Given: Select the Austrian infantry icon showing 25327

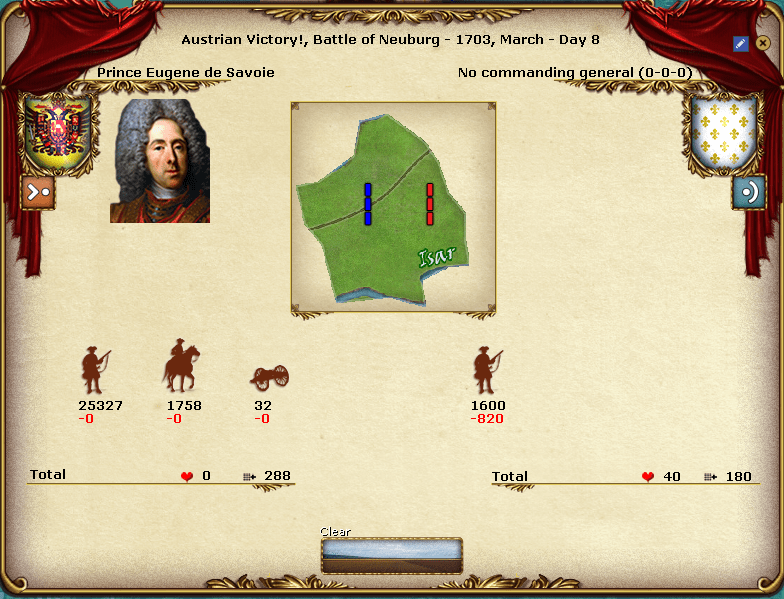Looking at the screenshot, I should 95,370.
